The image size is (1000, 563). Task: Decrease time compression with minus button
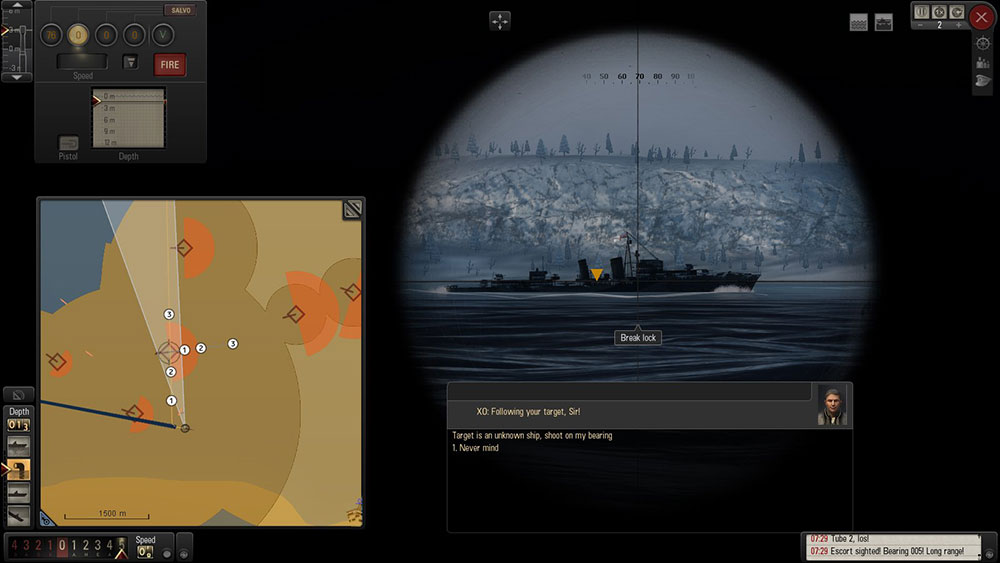[918, 23]
